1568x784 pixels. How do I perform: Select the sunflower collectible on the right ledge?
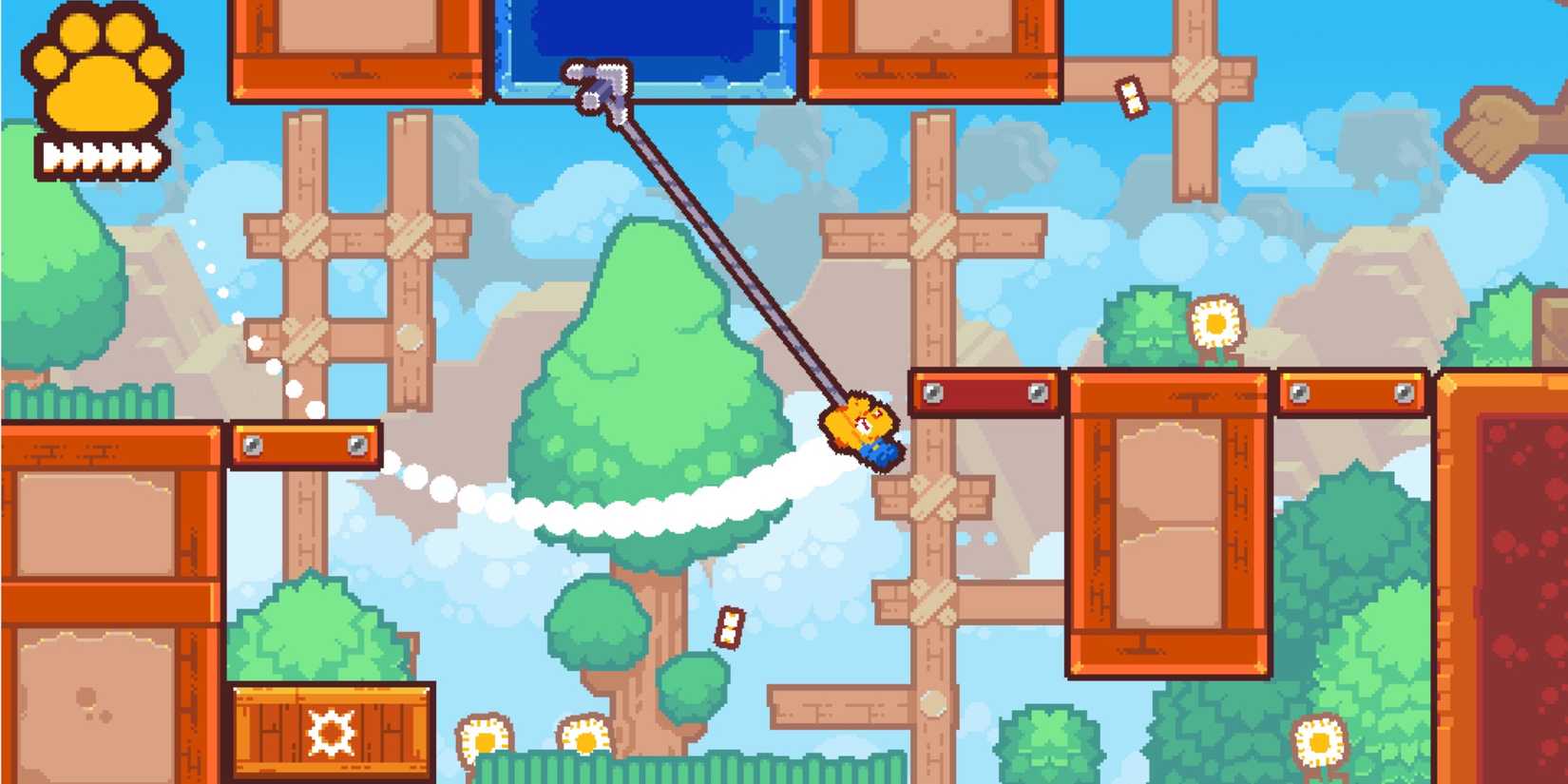[1217, 323]
